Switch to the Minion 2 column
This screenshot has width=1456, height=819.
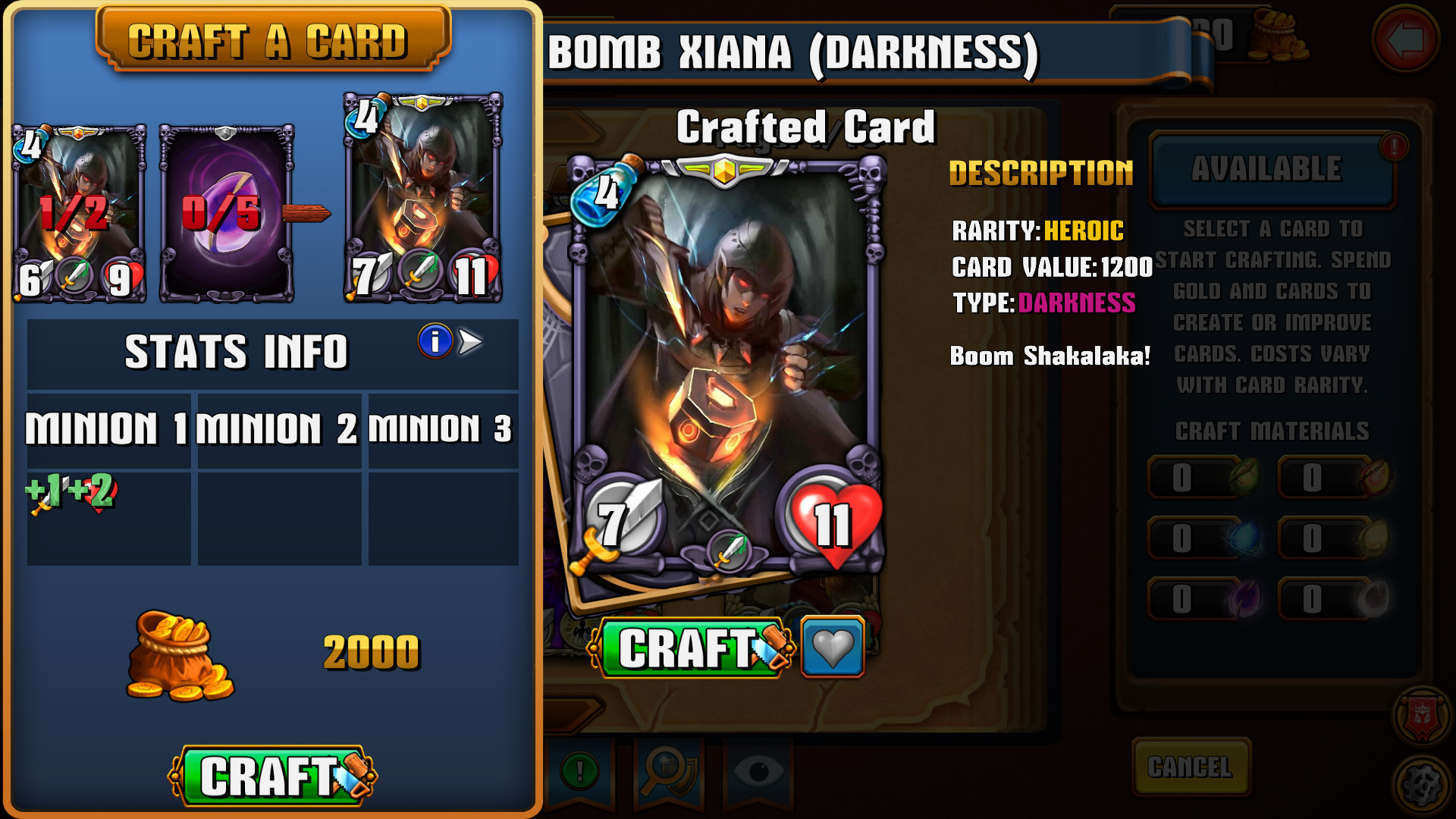pos(279,428)
